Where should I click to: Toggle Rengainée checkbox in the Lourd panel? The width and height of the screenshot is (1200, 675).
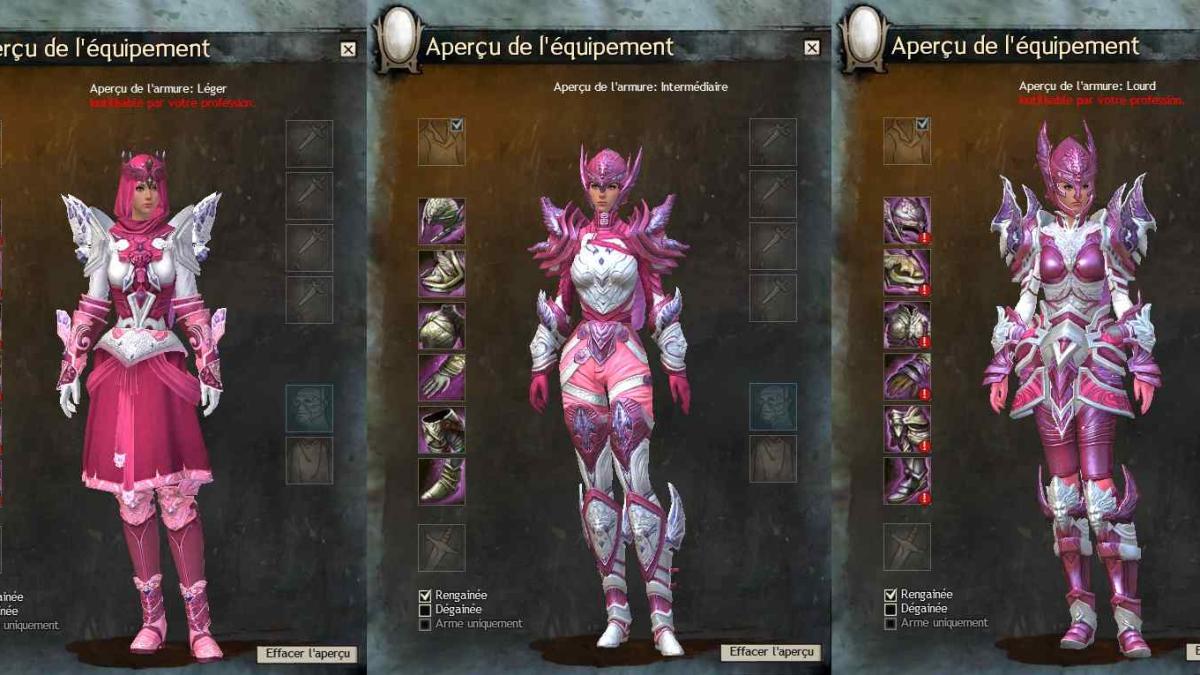click(890, 594)
